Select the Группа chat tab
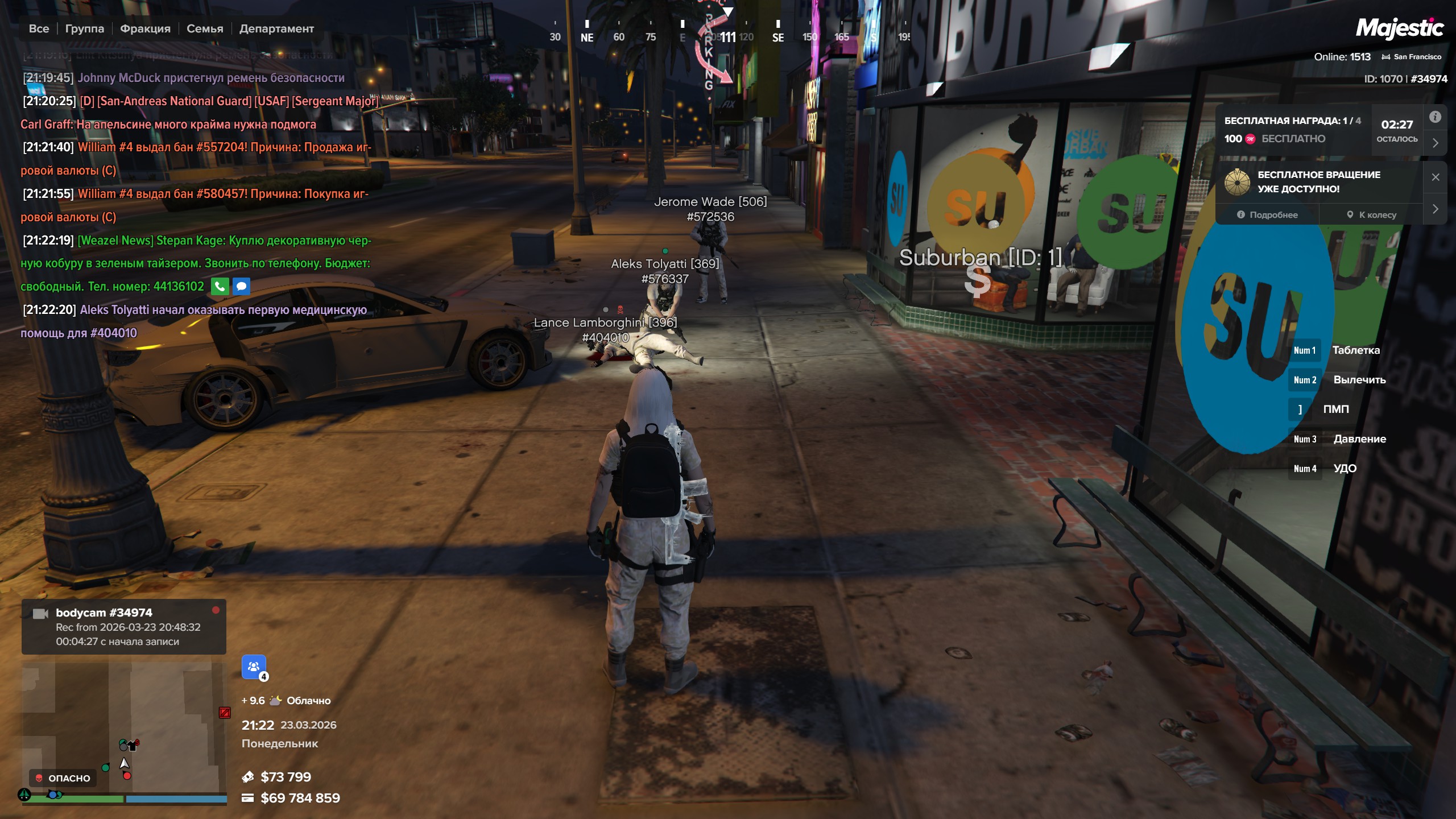Screen dimensions: 1456x819 pos(85,28)
